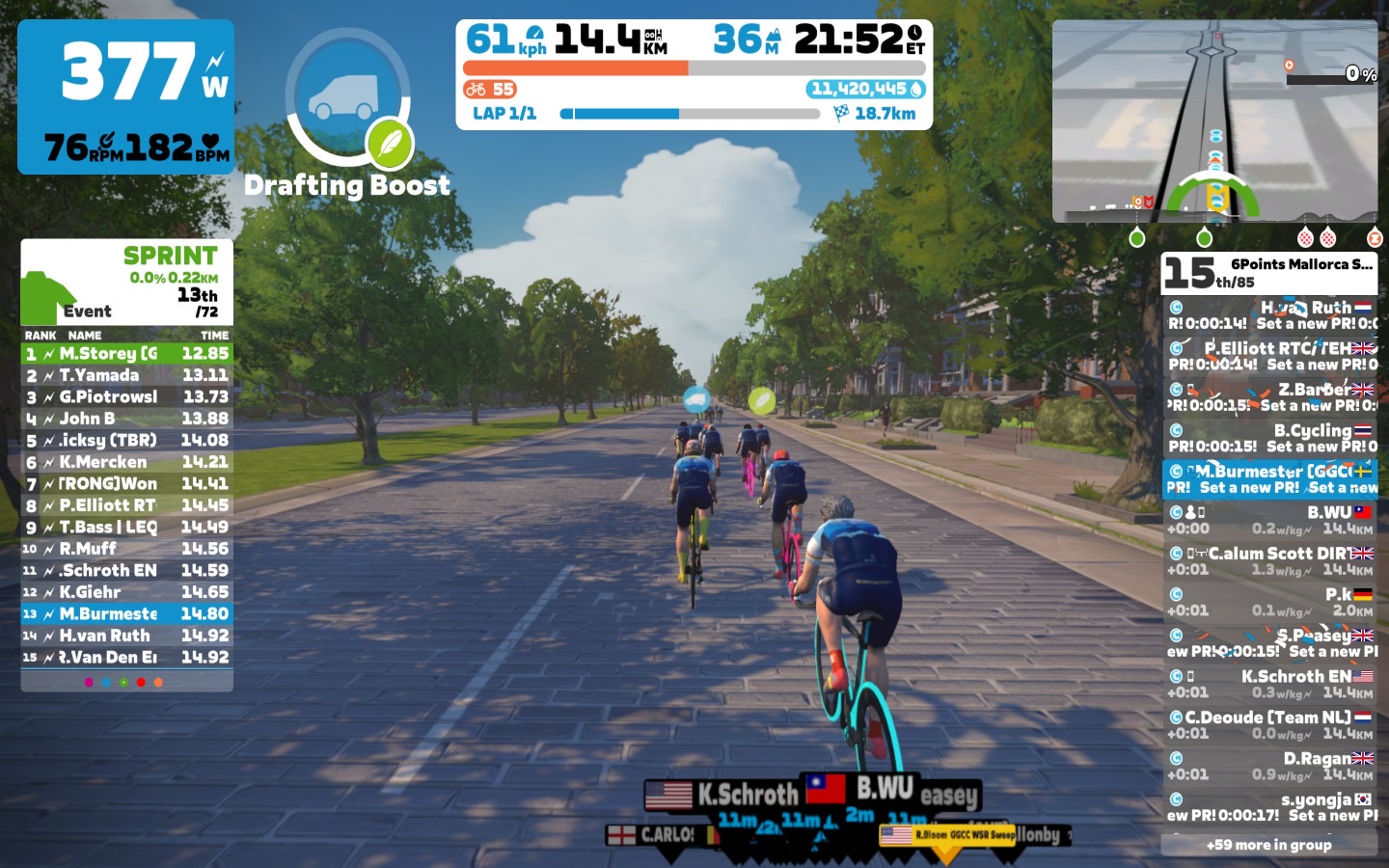Image resolution: width=1389 pixels, height=868 pixels.
Task: Expand the +59 more in group button
Action: [1268, 845]
